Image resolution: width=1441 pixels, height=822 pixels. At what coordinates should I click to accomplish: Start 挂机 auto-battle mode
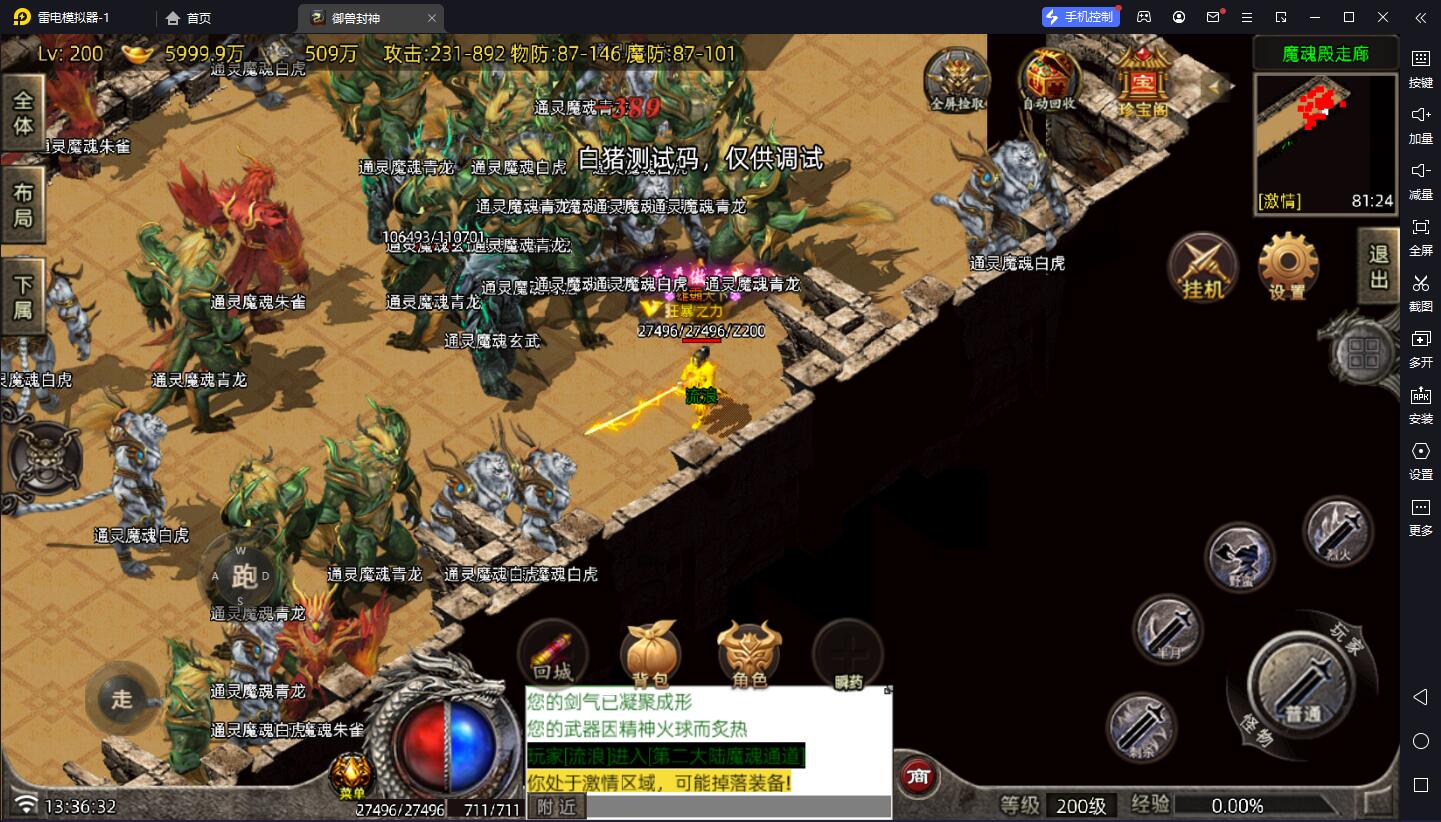[x=1203, y=266]
